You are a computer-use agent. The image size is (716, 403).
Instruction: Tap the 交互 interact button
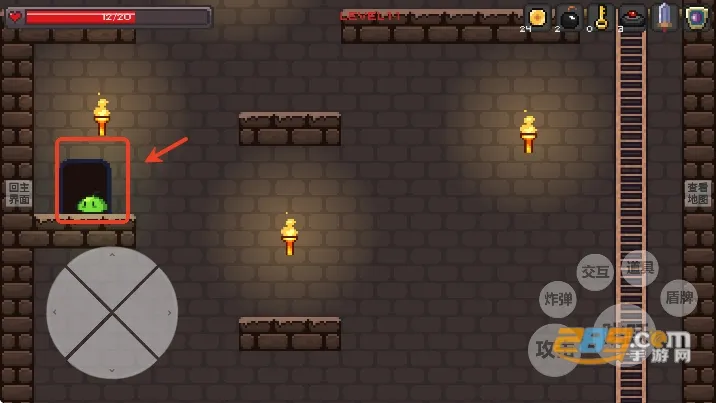pos(595,272)
